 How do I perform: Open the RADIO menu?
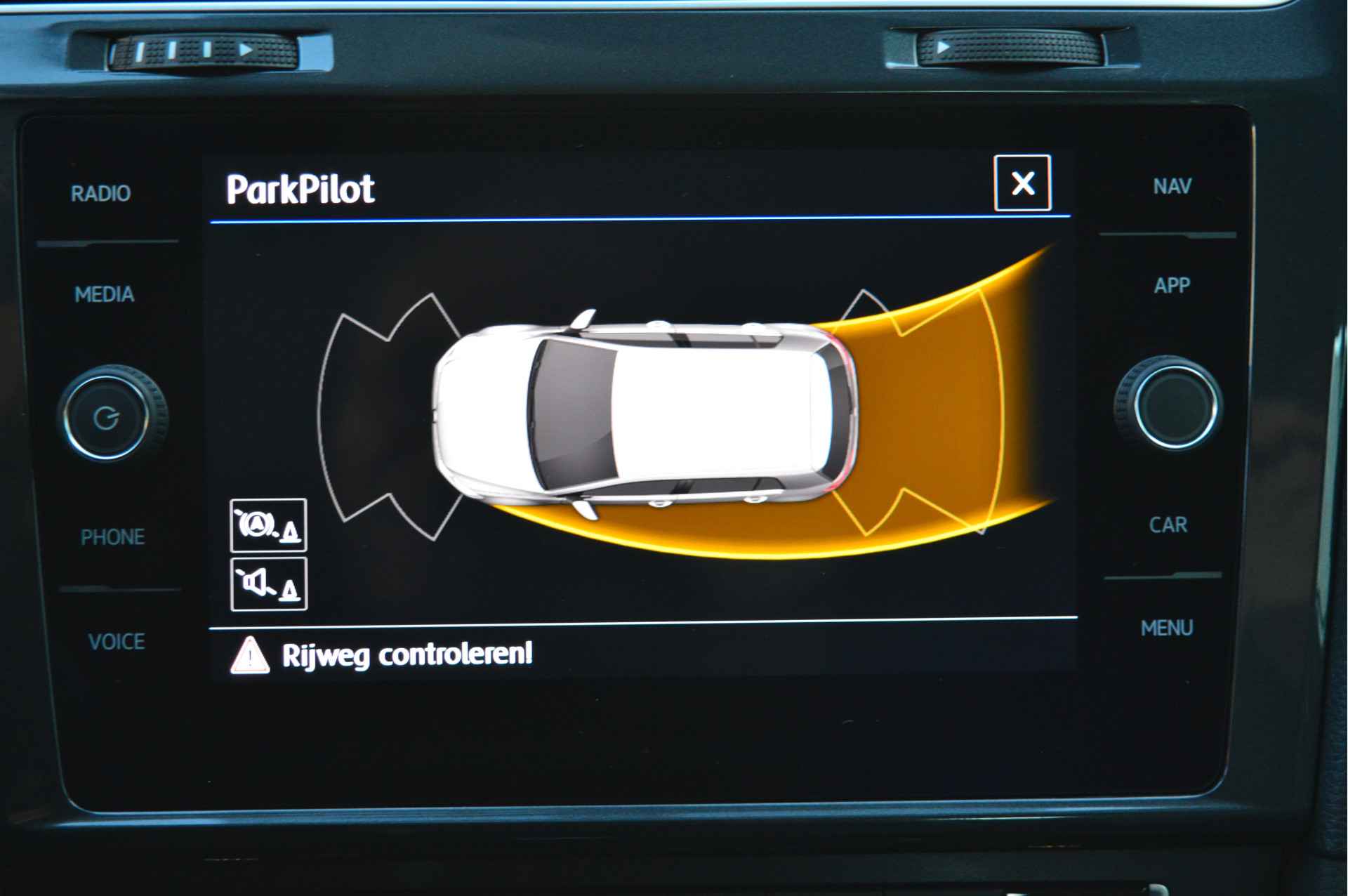coord(100,193)
